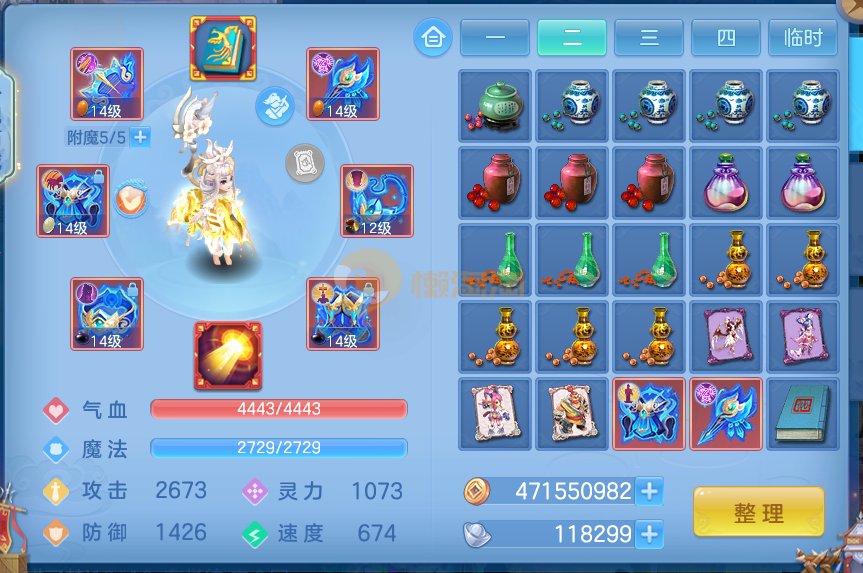Image resolution: width=863 pixels, height=573 pixels.
Task: Show the 临时 temporary bag tab
Action: click(803, 38)
